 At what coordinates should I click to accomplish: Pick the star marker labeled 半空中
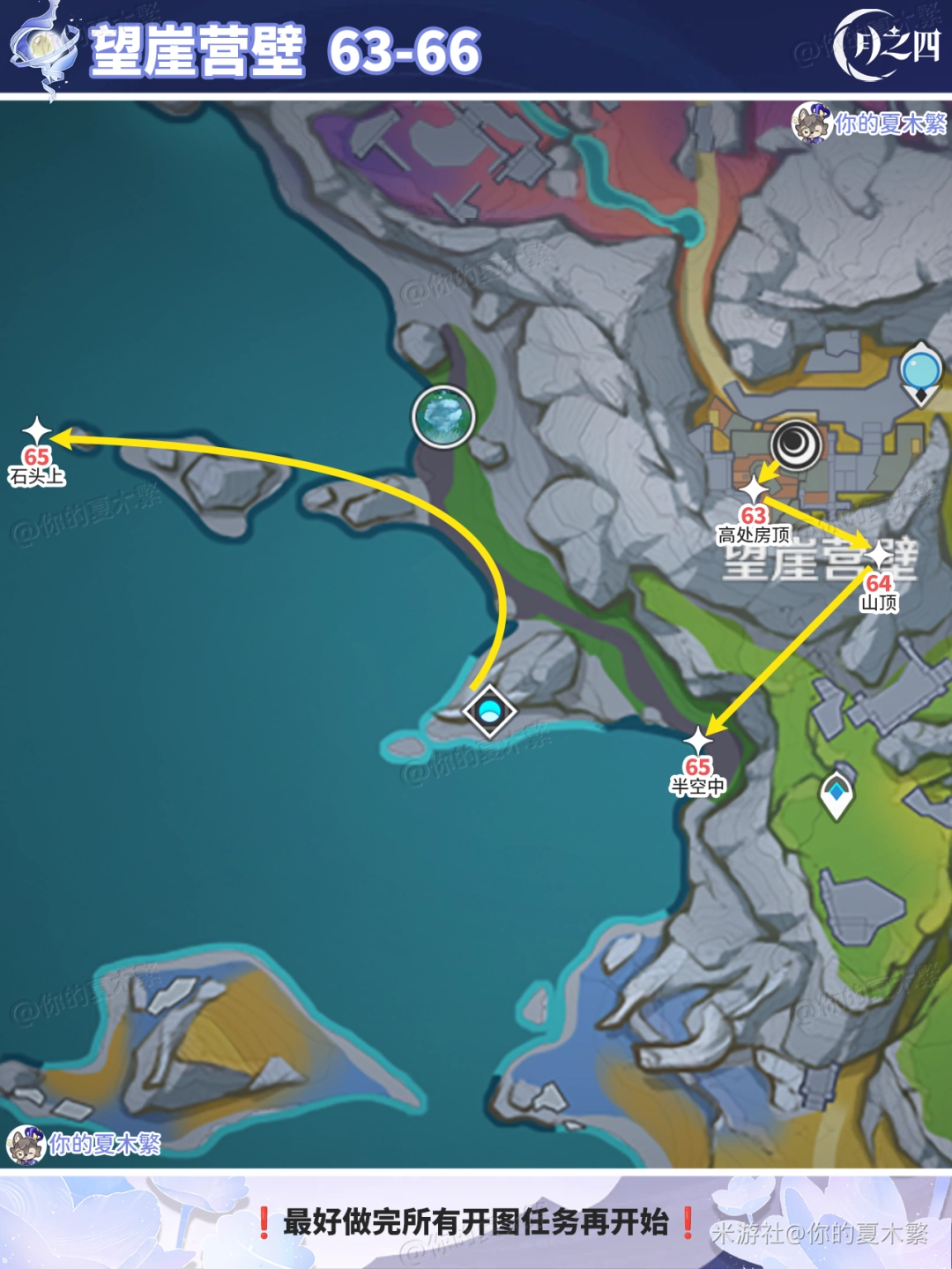click(x=698, y=742)
